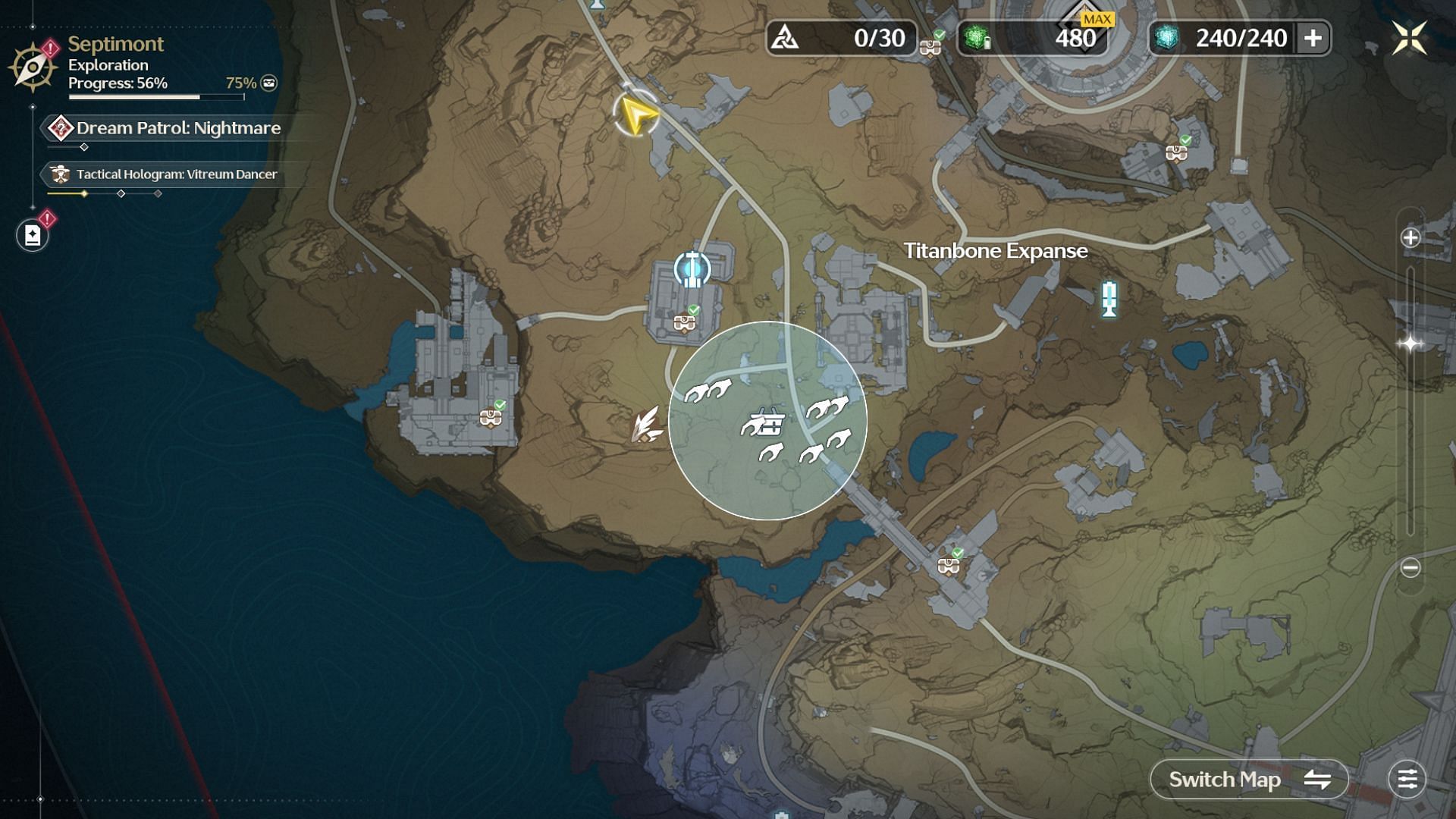Select the green crystal 480 currency display
Image resolution: width=1456 pixels, height=819 pixels.
(1032, 38)
